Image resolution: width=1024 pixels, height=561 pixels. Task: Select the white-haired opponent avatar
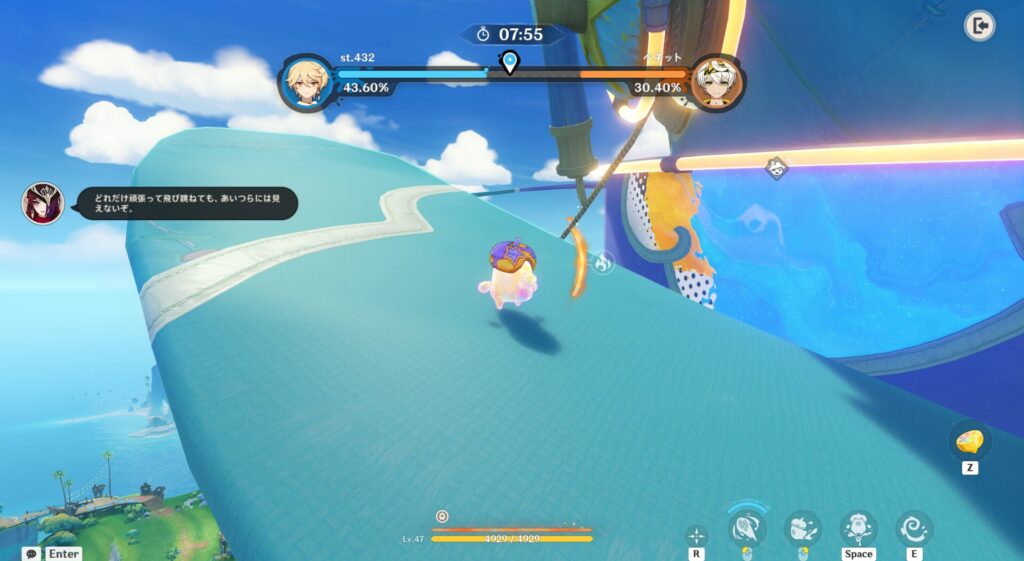click(717, 83)
